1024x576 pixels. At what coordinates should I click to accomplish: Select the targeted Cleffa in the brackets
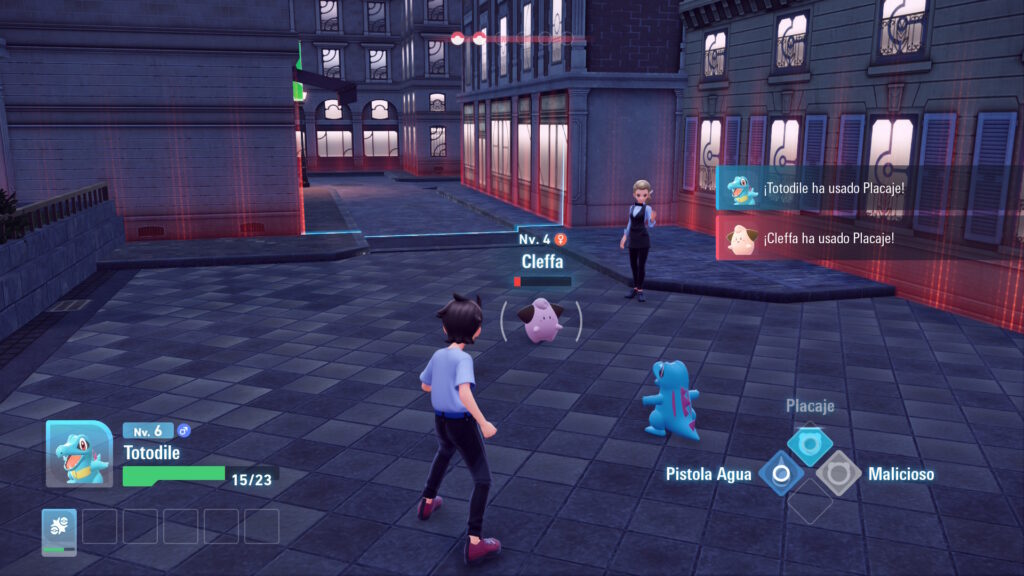[x=542, y=320]
